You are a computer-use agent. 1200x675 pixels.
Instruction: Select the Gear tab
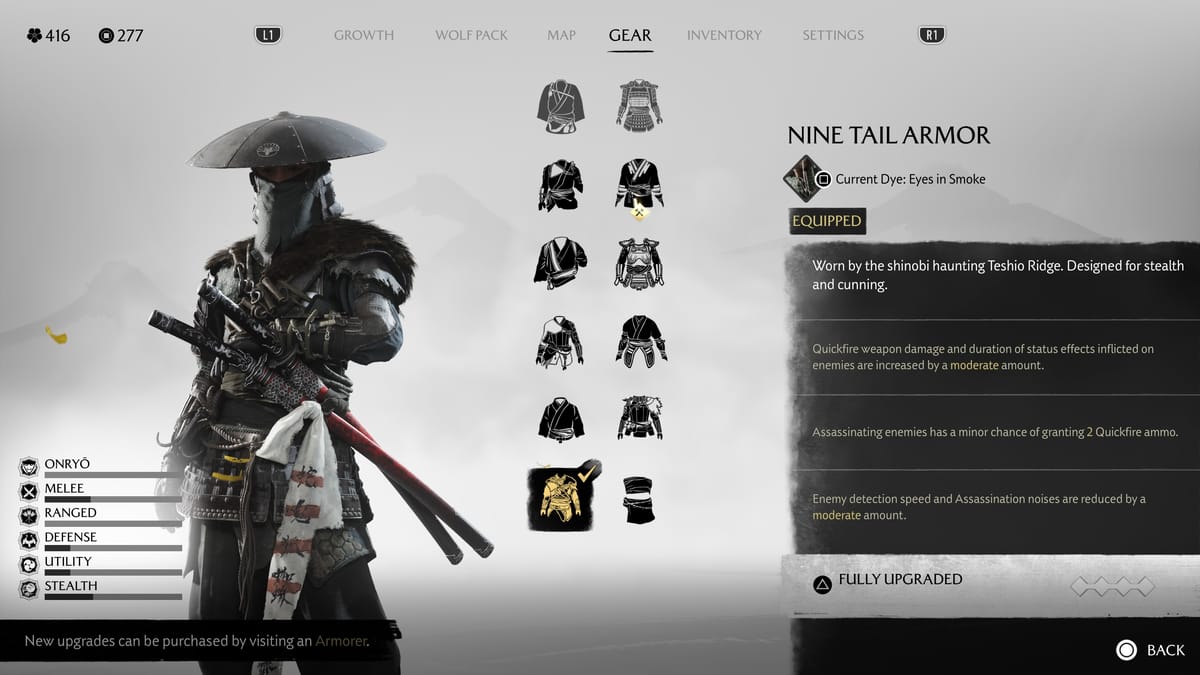click(630, 35)
